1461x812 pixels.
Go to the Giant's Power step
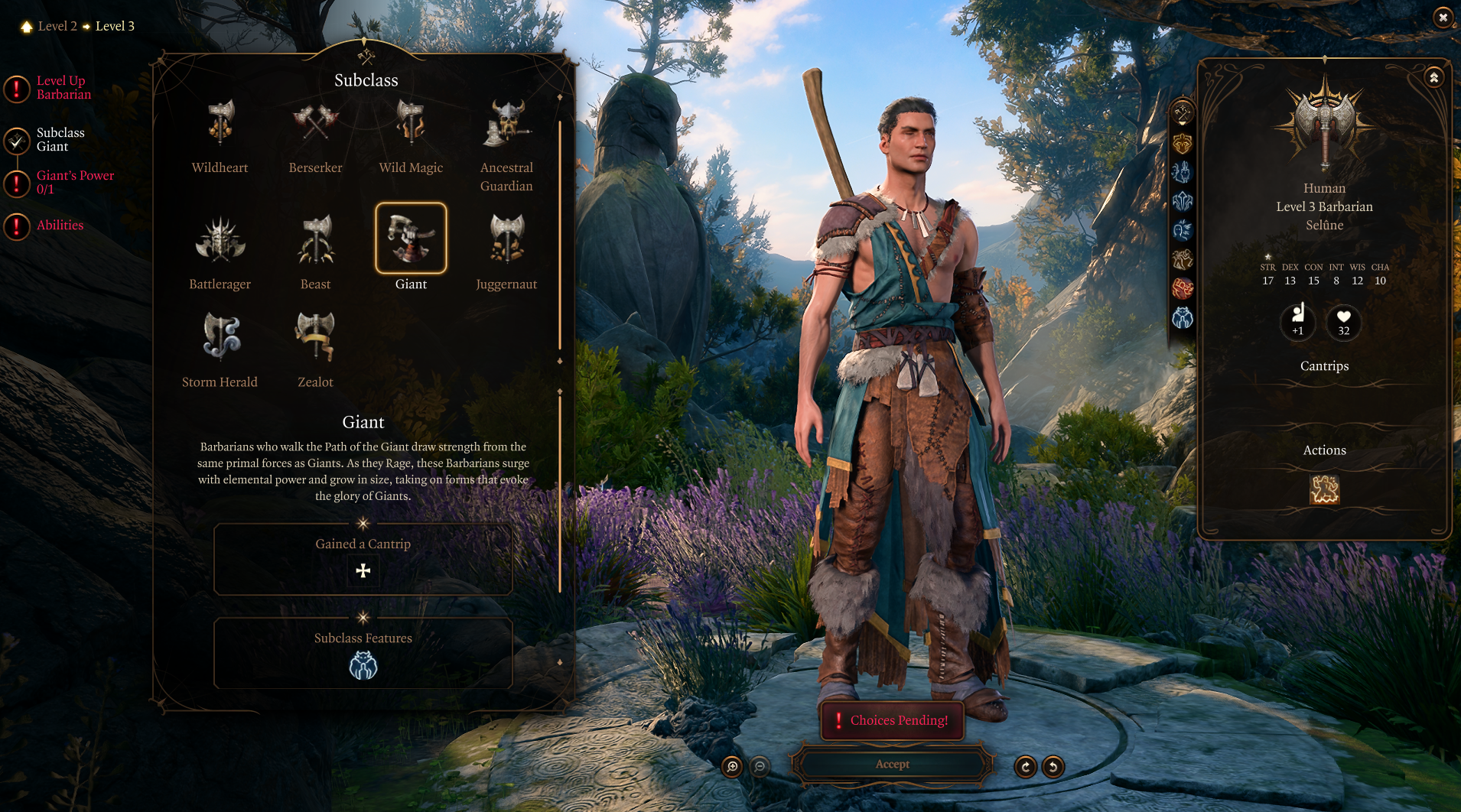pos(74,182)
